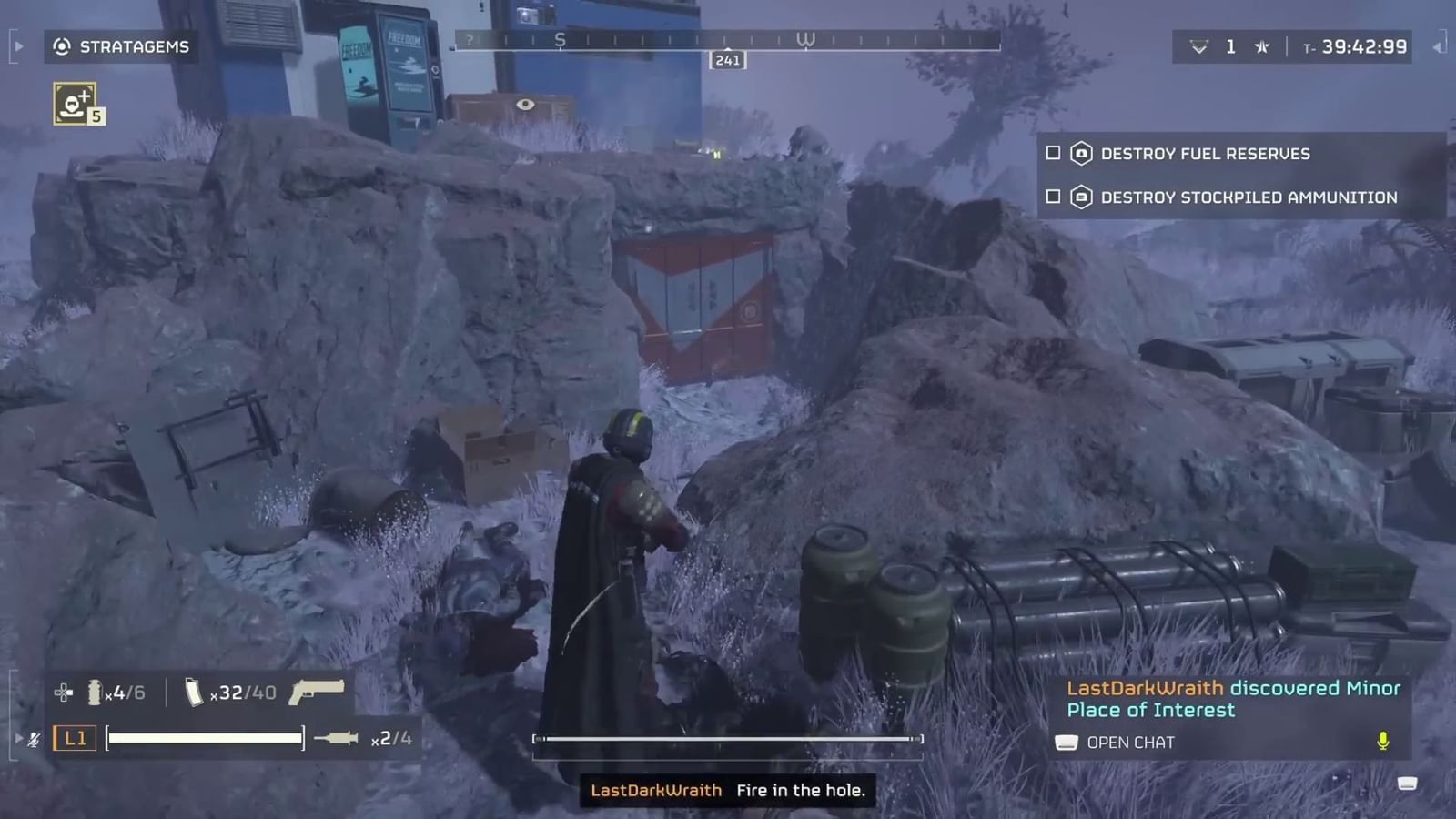Check the Destroy Stockpiled Ammunition objective box

point(1053,197)
